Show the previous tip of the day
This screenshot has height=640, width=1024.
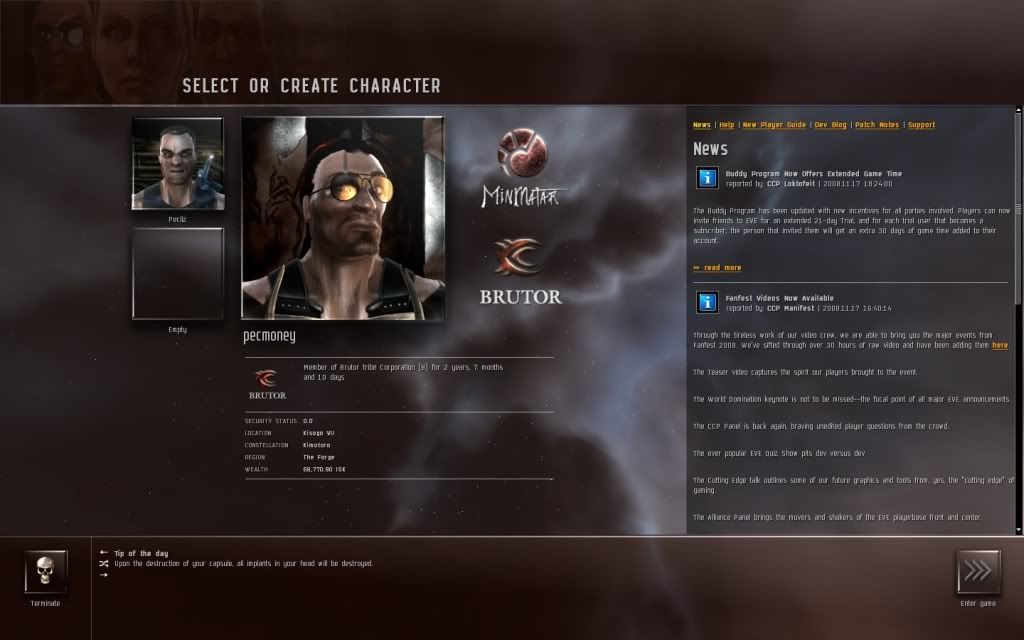tap(104, 552)
